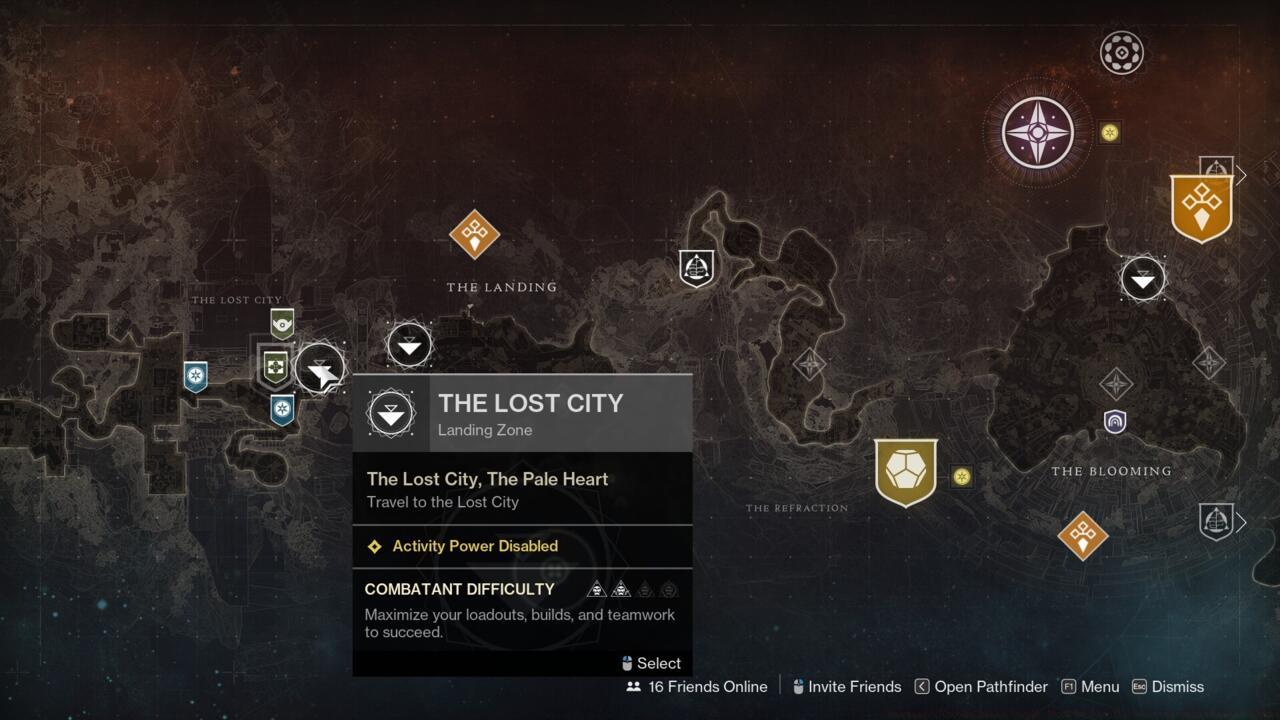
Task: Open the green banner with cross-shaped emblem
Action: coord(275,366)
